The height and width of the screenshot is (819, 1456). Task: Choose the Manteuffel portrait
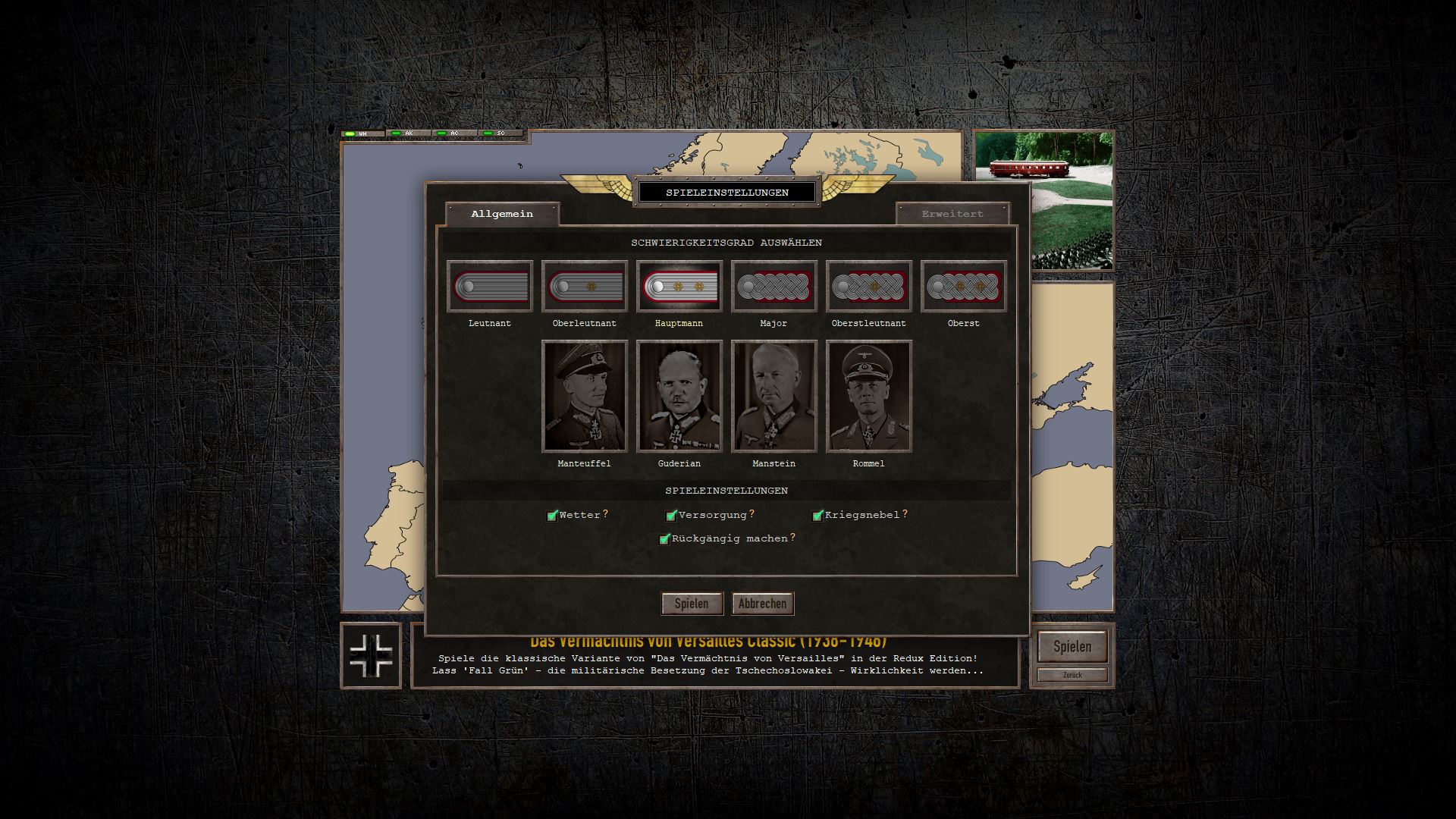(585, 396)
